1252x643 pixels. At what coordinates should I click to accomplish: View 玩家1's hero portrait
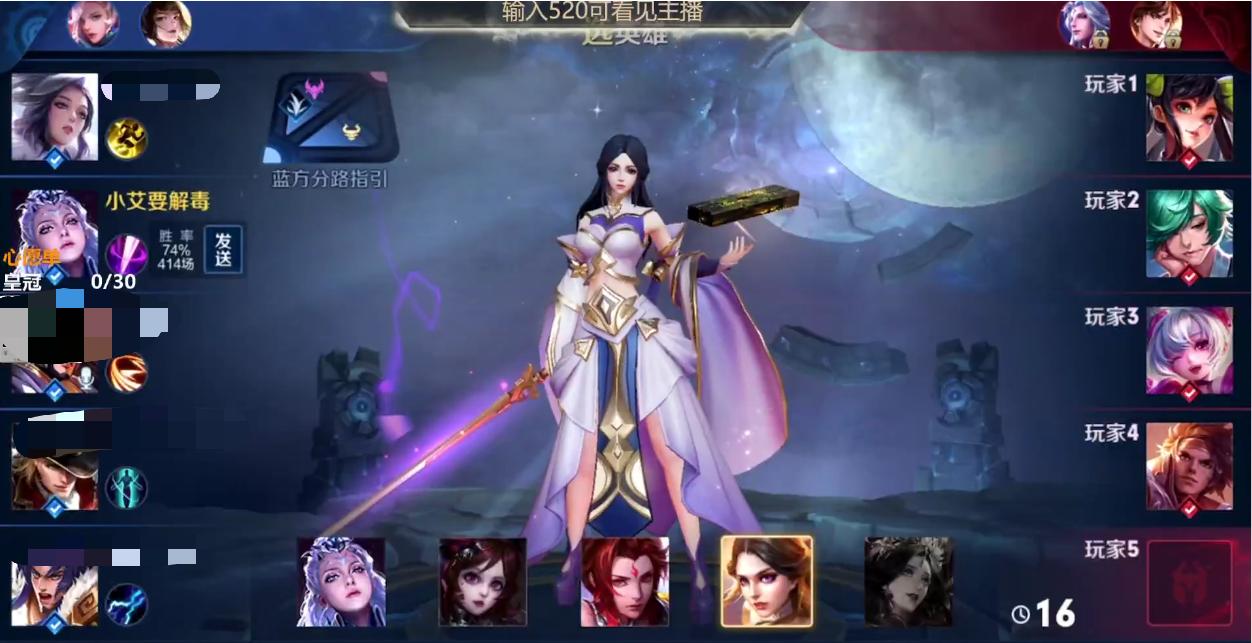[1189, 118]
